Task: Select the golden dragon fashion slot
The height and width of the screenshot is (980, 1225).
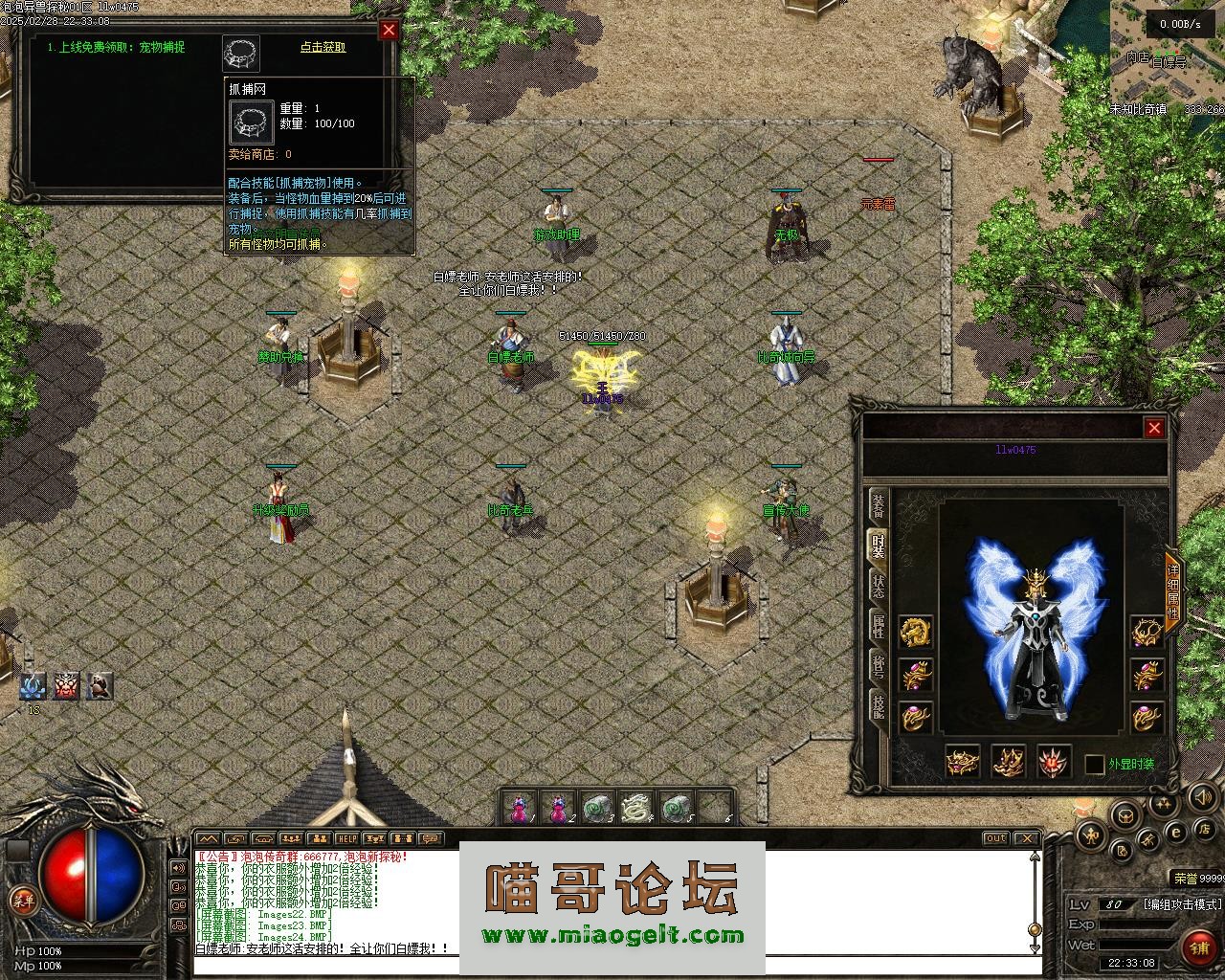Action: [x=916, y=632]
